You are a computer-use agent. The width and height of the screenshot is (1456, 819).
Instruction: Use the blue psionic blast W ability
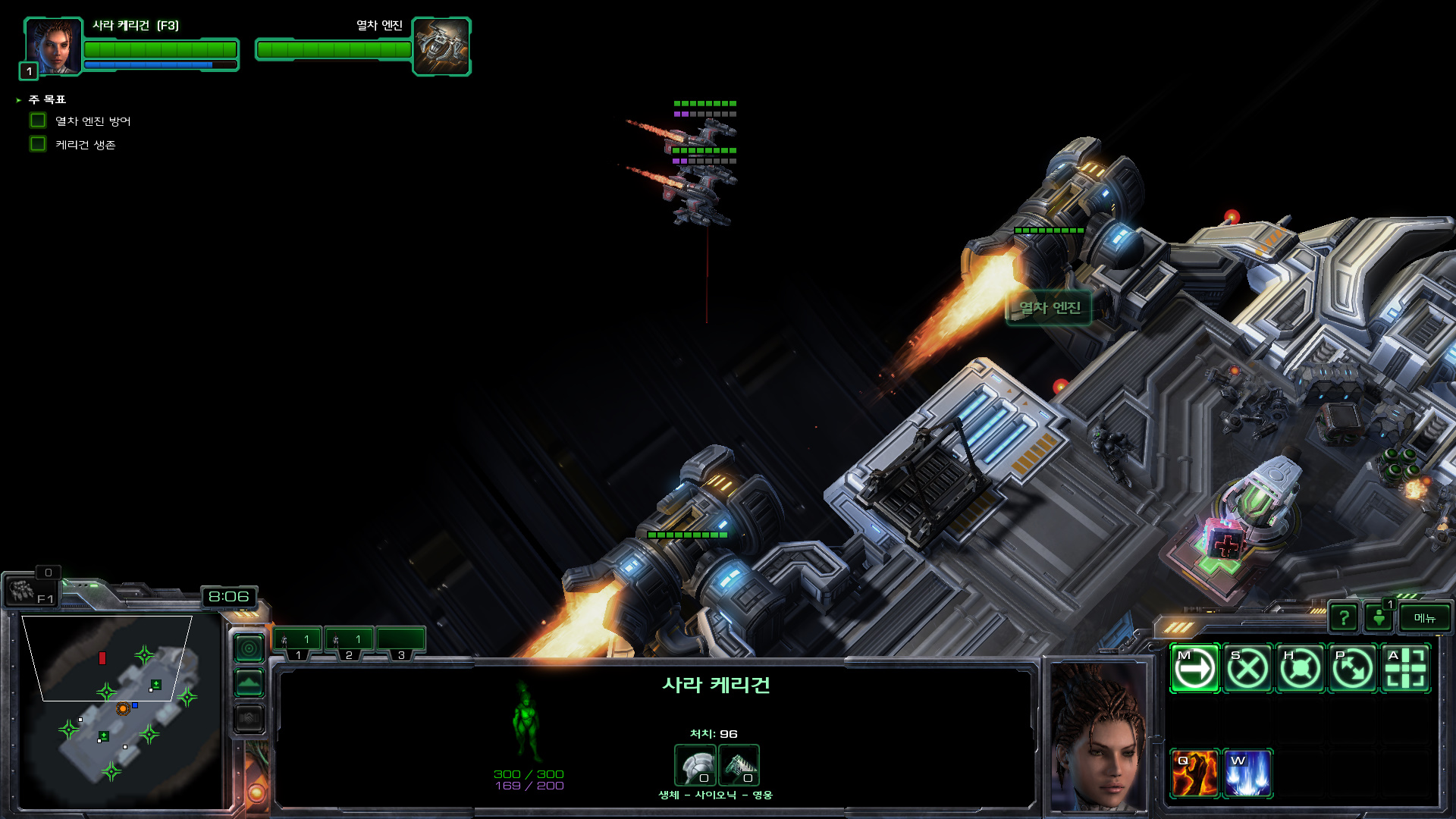tap(1247, 773)
